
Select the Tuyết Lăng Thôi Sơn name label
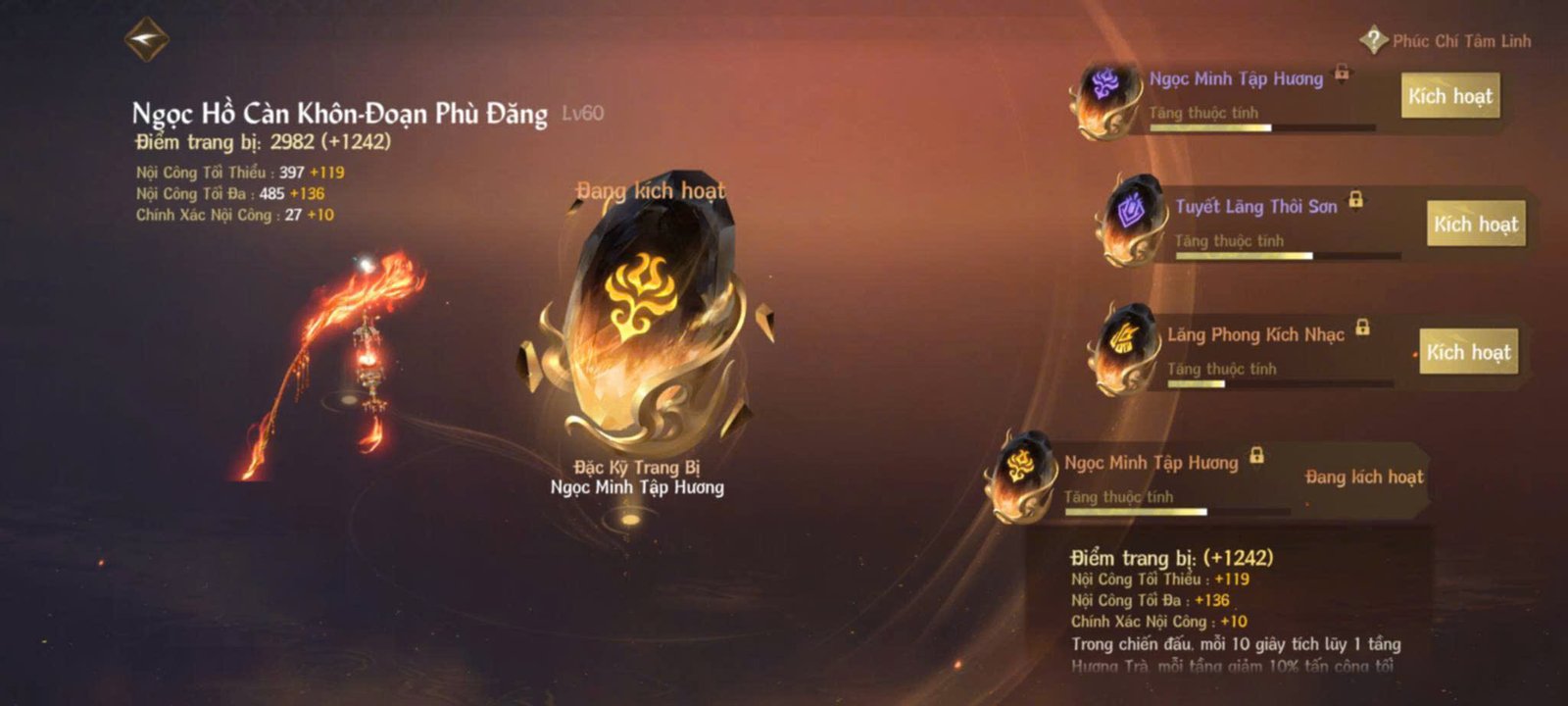click(1255, 208)
